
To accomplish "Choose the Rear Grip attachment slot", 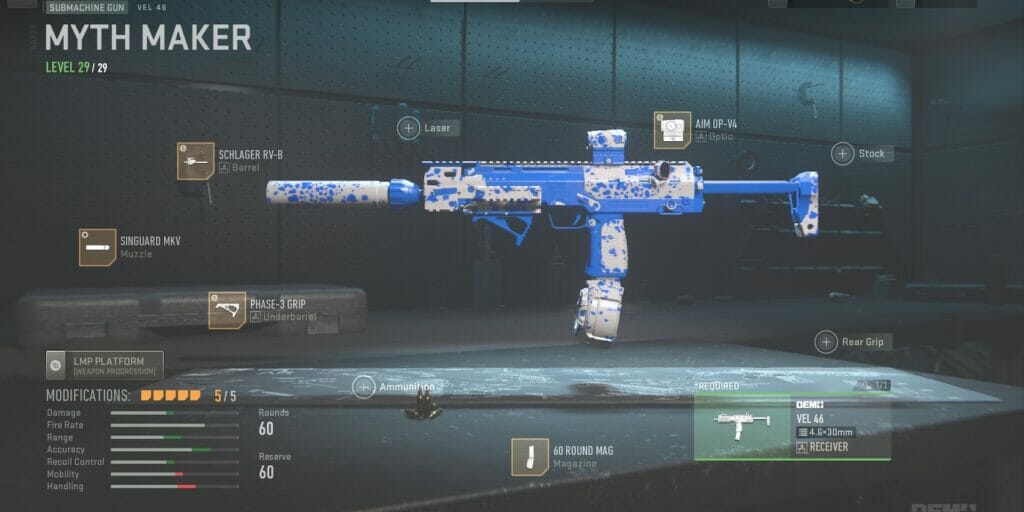I will 827,342.
